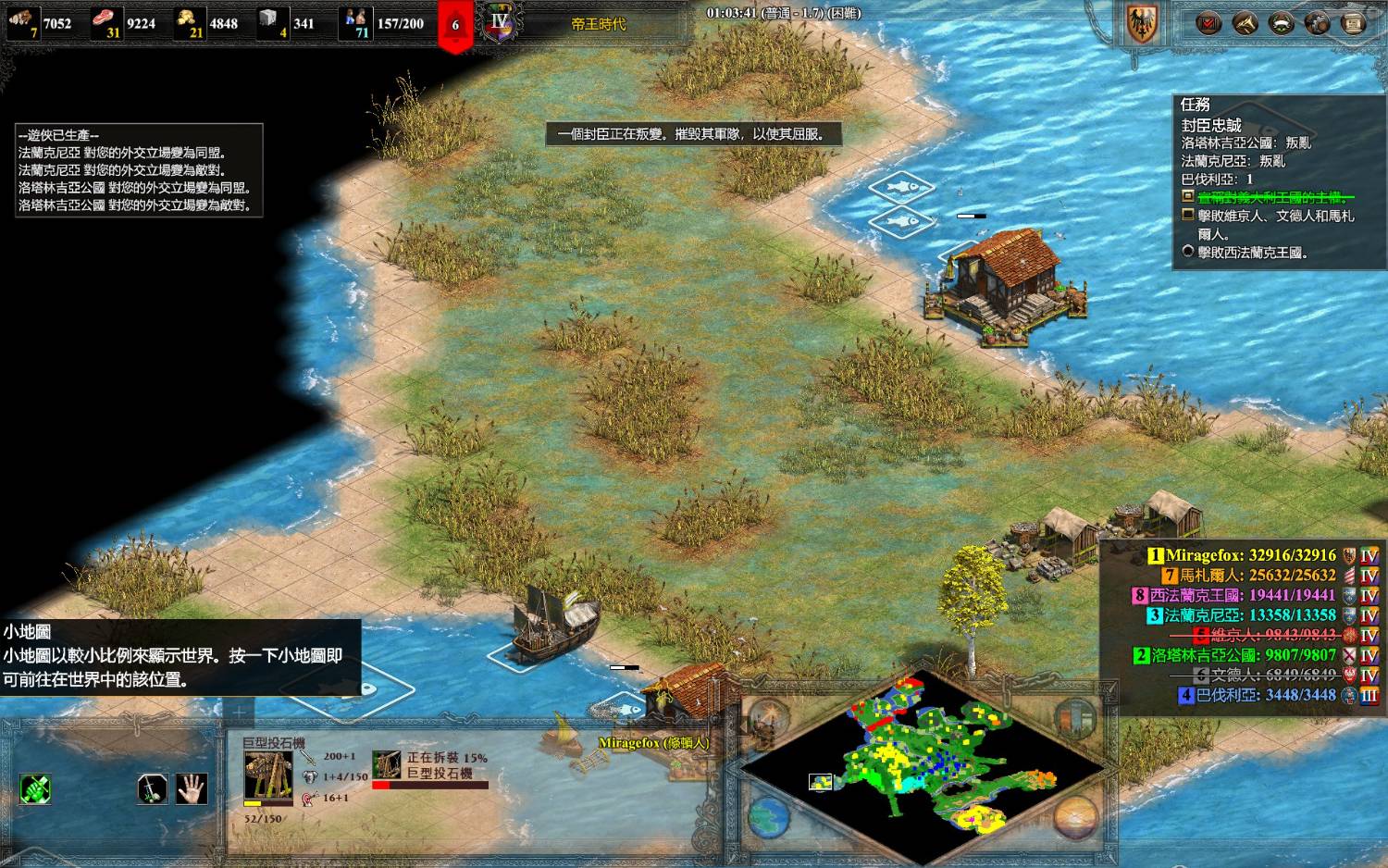Image resolution: width=1388 pixels, height=868 pixels.
Task: Choose the sword attack ground command
Action: [x=152, y=789]
